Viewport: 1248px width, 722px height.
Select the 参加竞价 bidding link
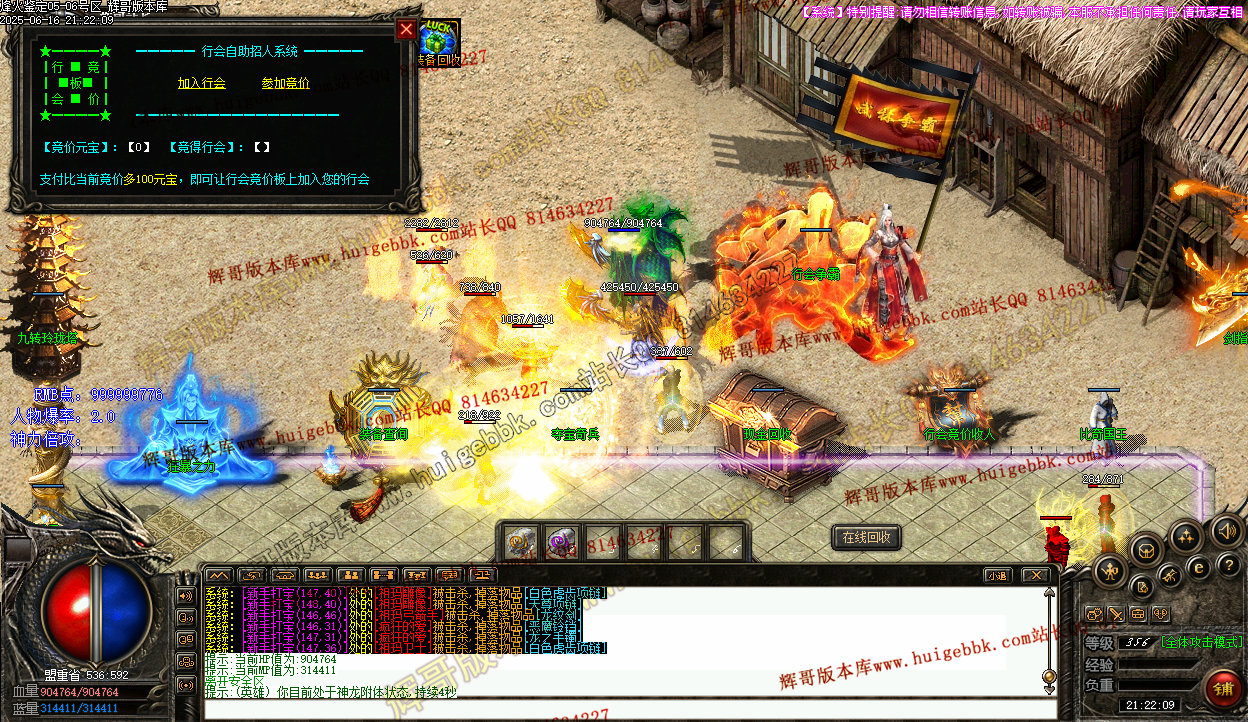[x=286, y=84]
